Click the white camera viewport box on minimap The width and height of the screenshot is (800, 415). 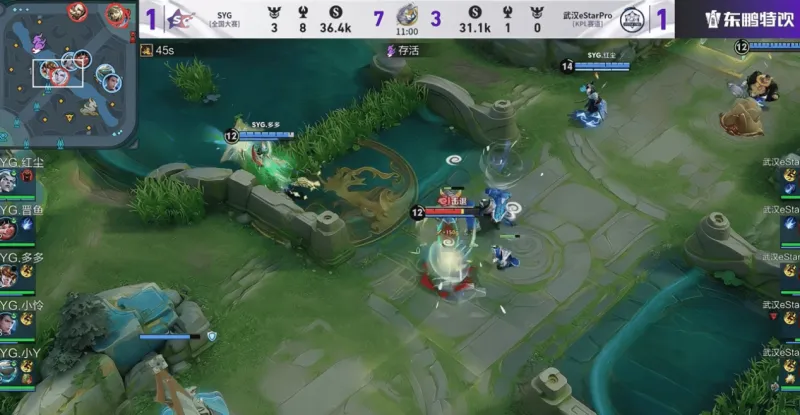(57, 73)
